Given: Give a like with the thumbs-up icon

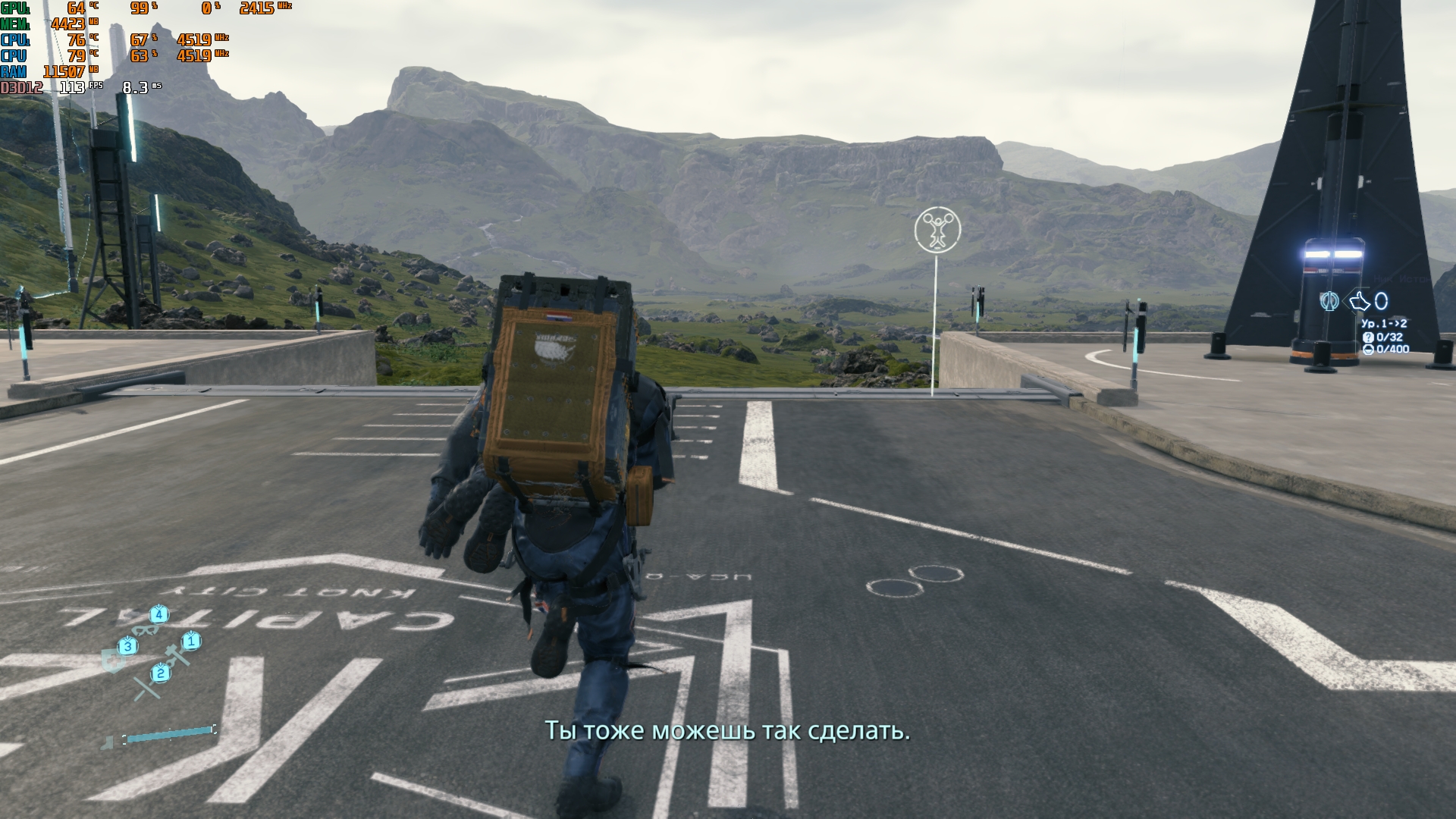Looking at the screenshot, I should pos(1358,302).
